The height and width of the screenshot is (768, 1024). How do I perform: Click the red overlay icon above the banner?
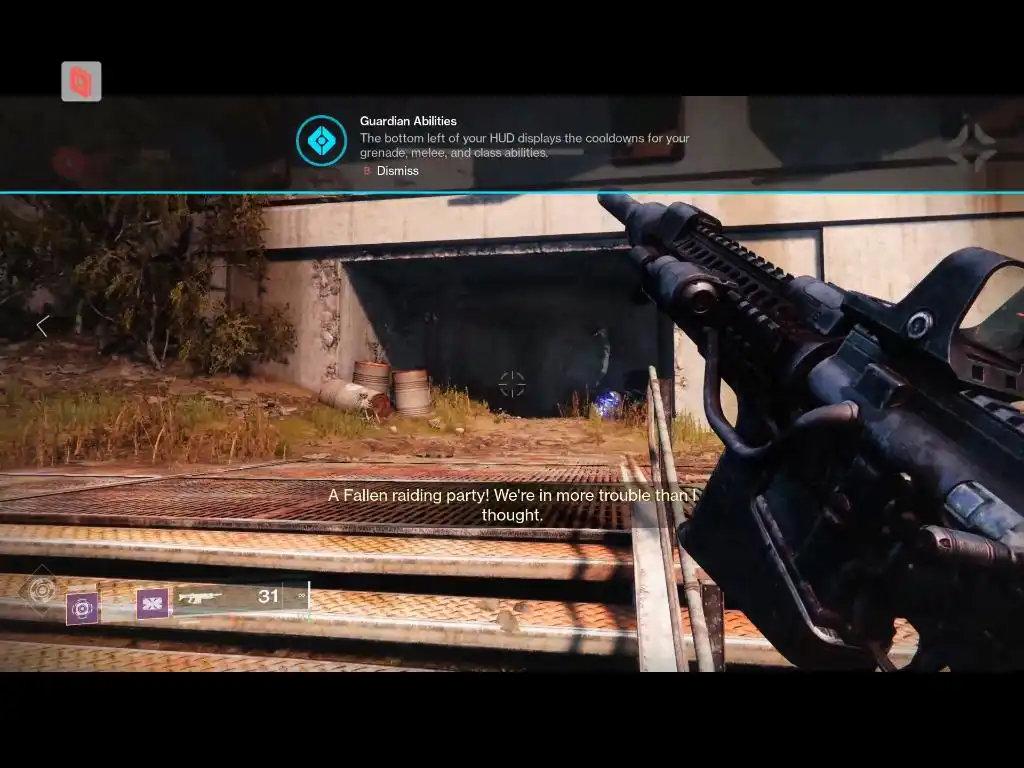tap(81, 82)
